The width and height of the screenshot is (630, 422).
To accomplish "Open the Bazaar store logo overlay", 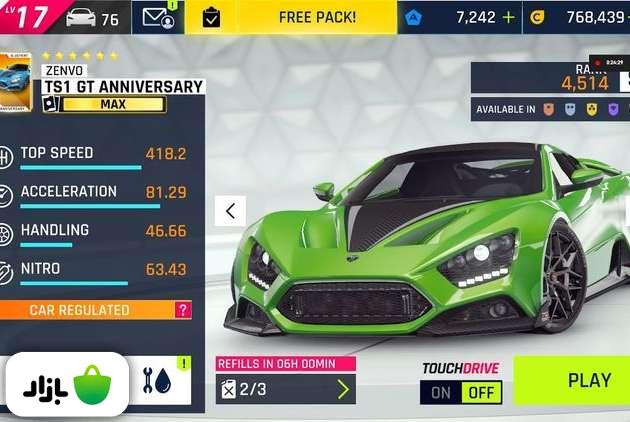I will pos(65,385).
